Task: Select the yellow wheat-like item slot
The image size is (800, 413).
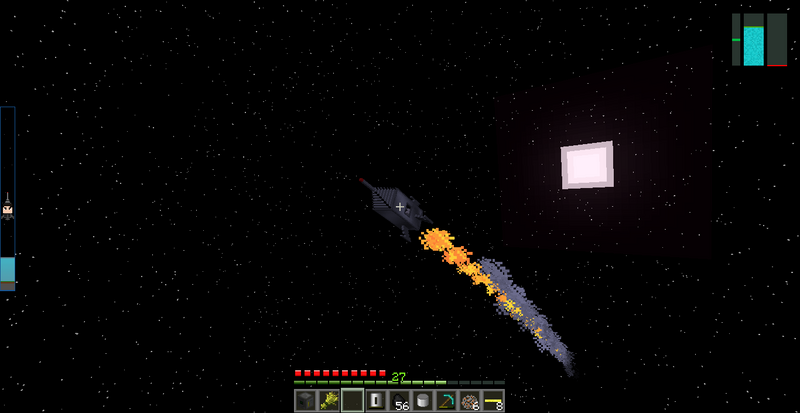Action: (x=329, y=401)
